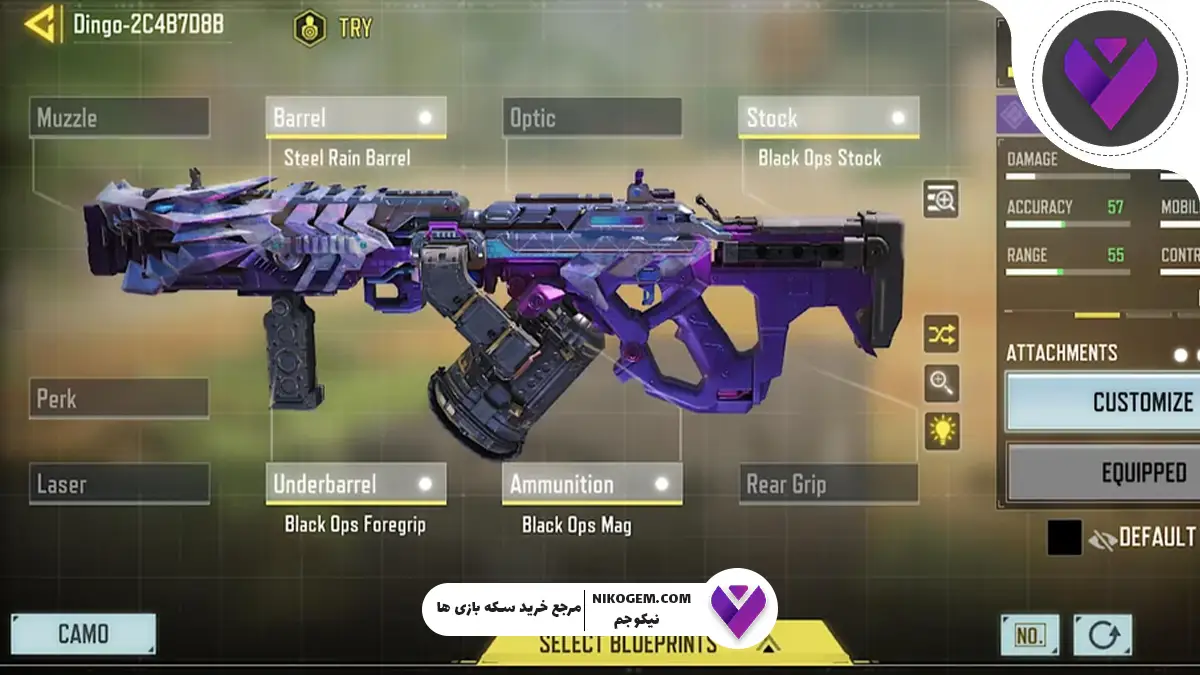This screenshot has height=675, width=1200.
Task: Select the Barrel attachment slot
Action: pos(355,118)
